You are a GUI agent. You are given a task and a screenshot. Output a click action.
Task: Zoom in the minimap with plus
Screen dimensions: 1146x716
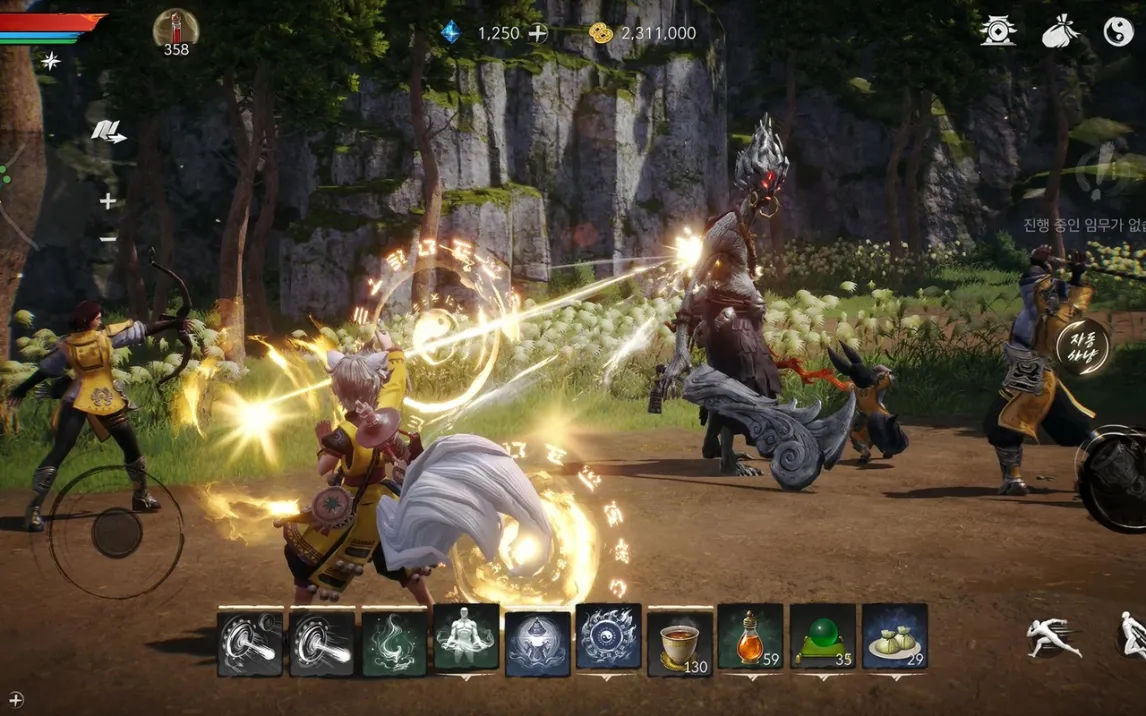click(x=108, y=201)
